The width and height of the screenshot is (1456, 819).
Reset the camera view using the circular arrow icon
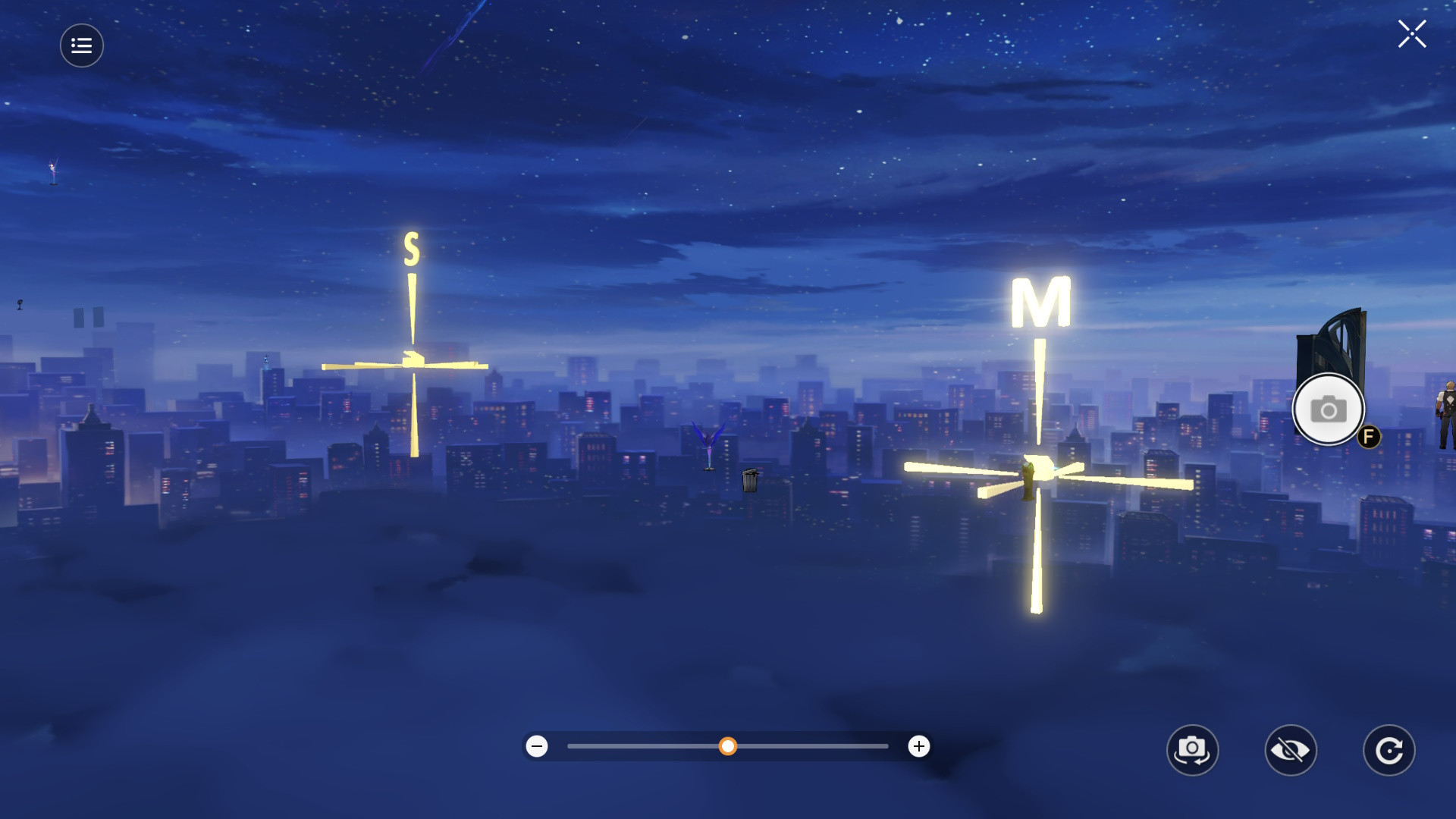point(1389,750)
